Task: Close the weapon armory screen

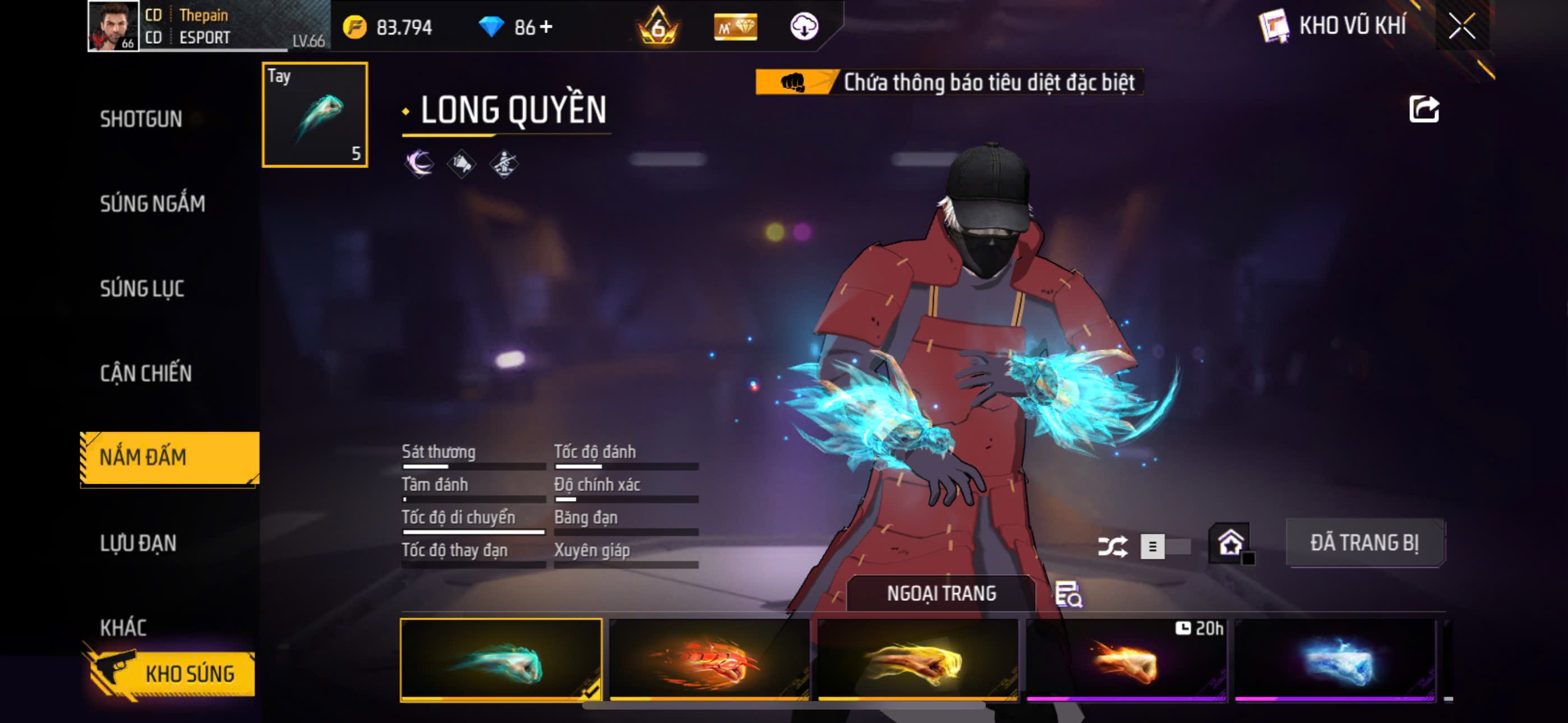Action: point(1461,26)
